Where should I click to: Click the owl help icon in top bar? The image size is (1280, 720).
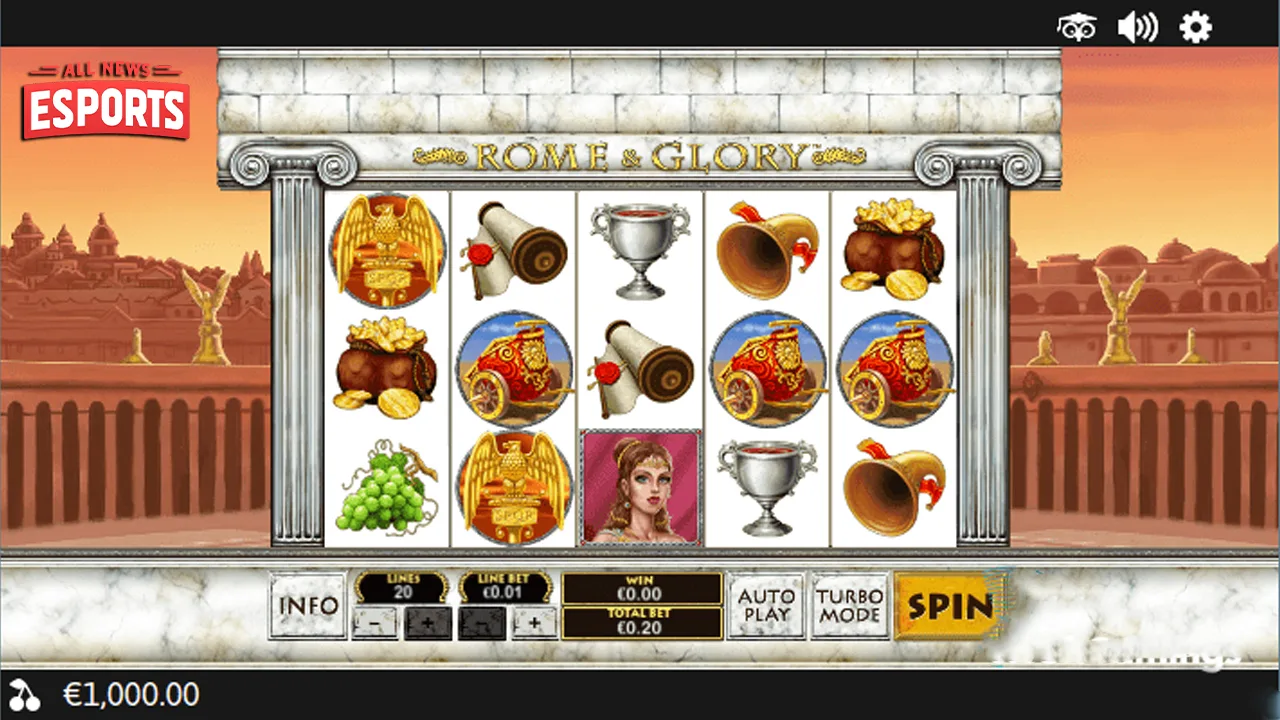(x=1074, y=27)
